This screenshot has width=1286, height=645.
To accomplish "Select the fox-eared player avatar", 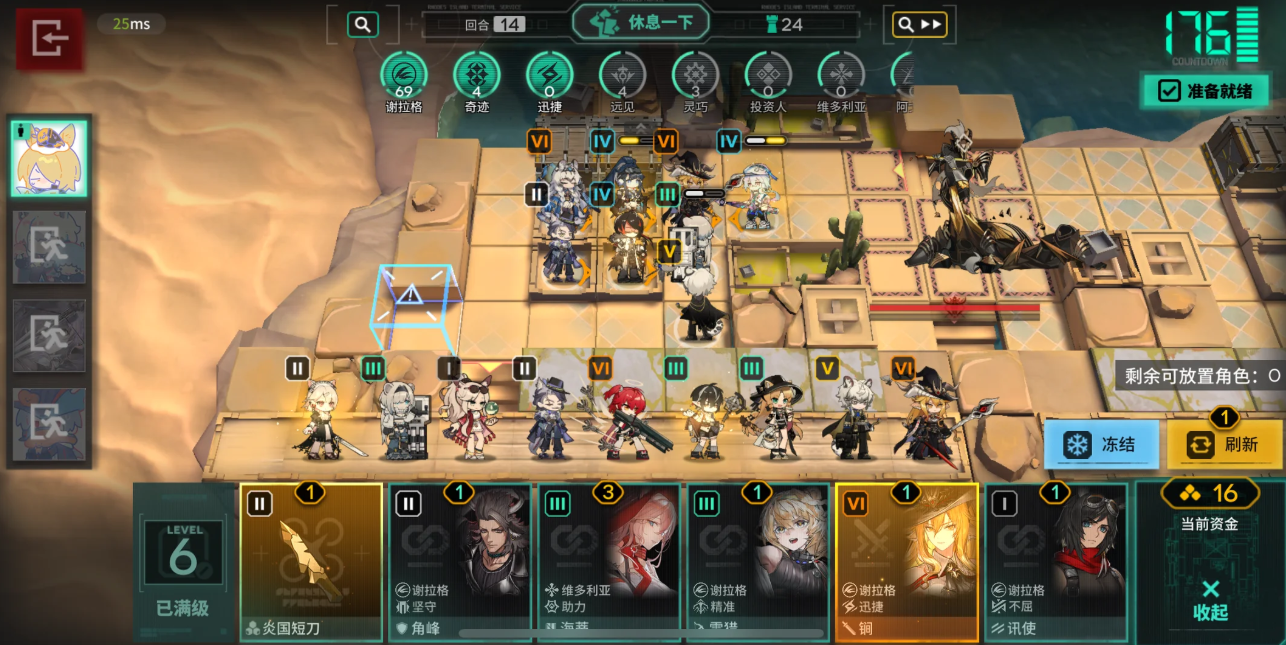I will (49, 159).
